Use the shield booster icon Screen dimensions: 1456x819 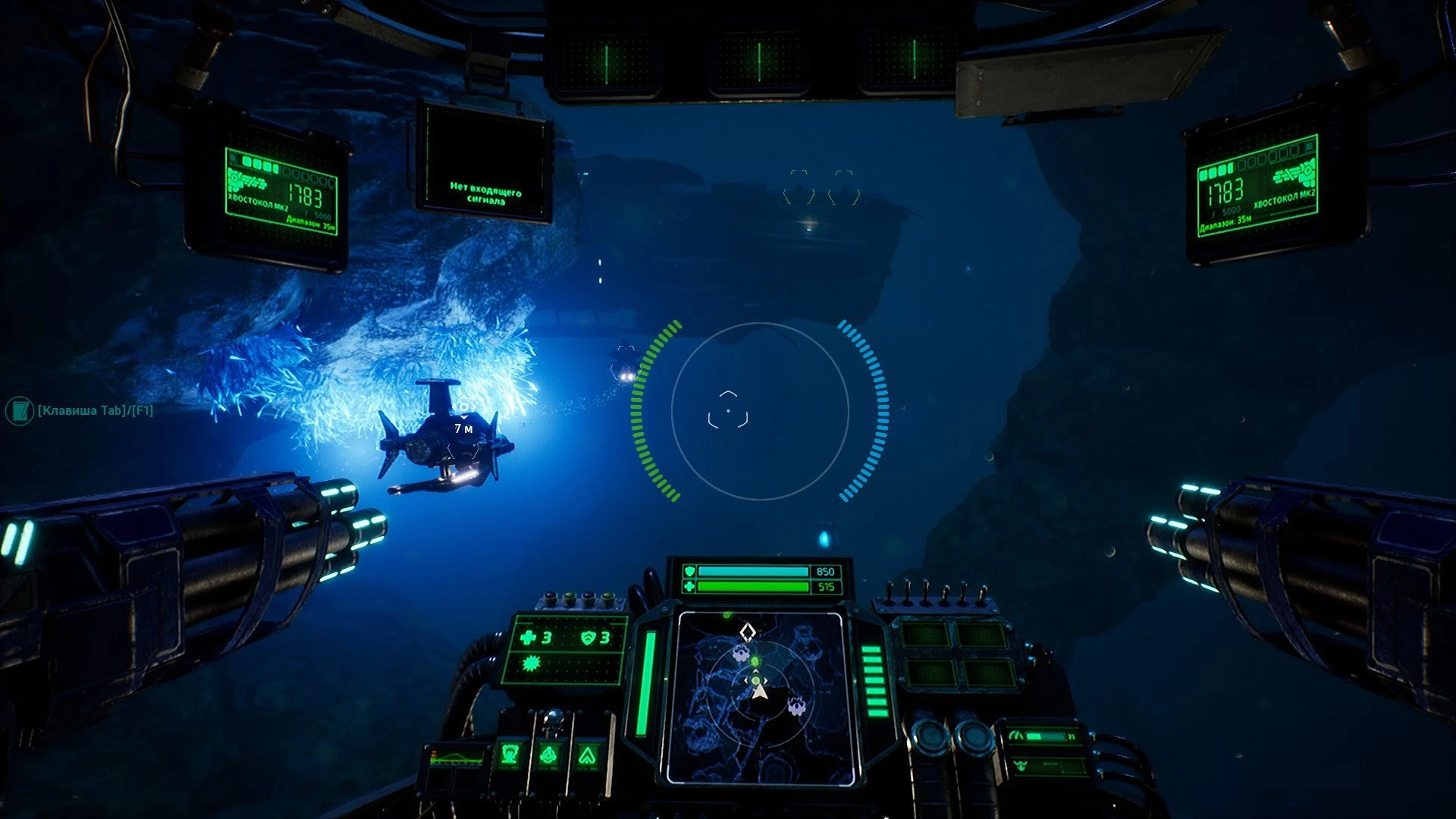(x=588, y=638)
